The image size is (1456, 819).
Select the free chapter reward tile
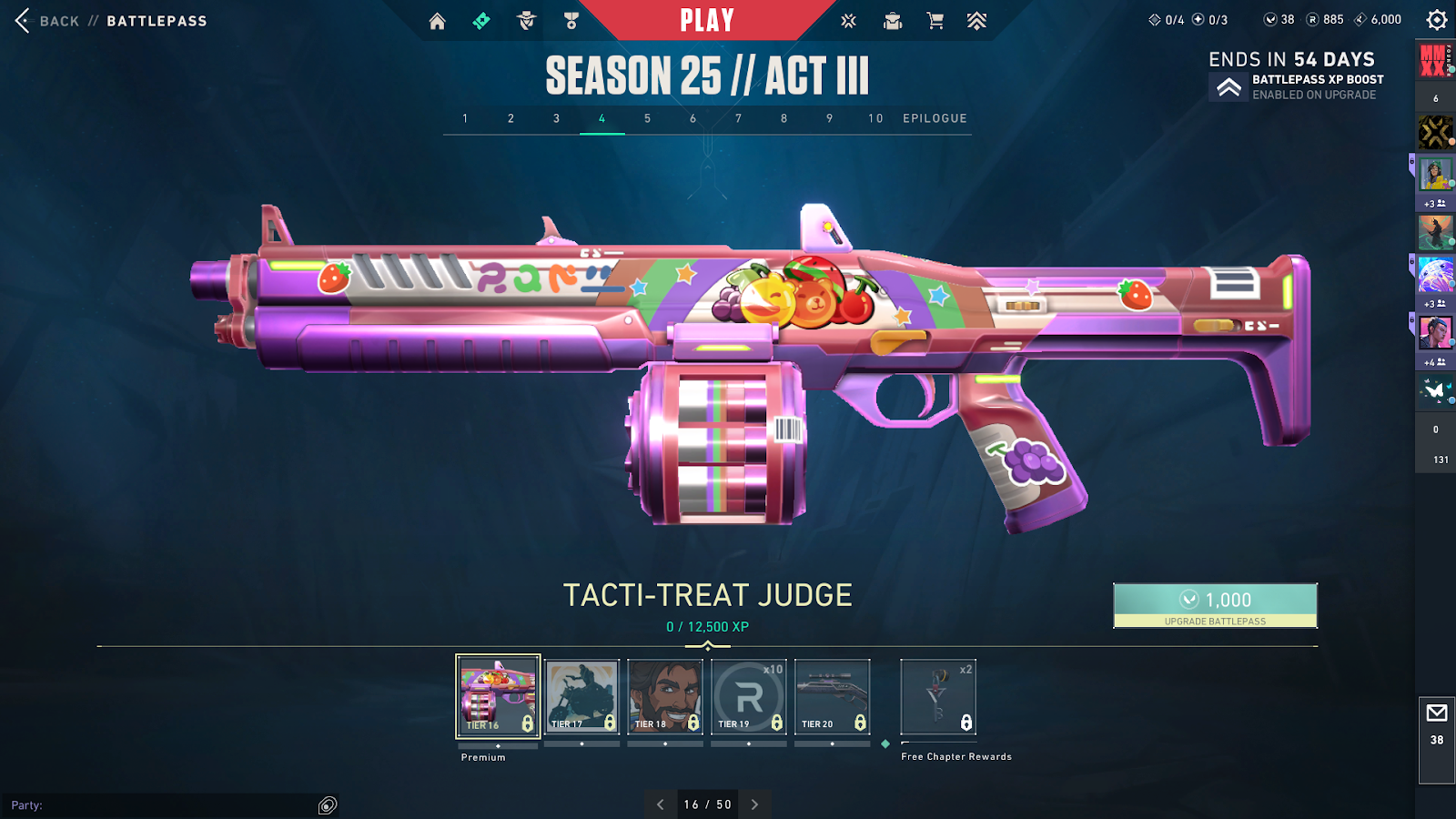coord(938,697)
